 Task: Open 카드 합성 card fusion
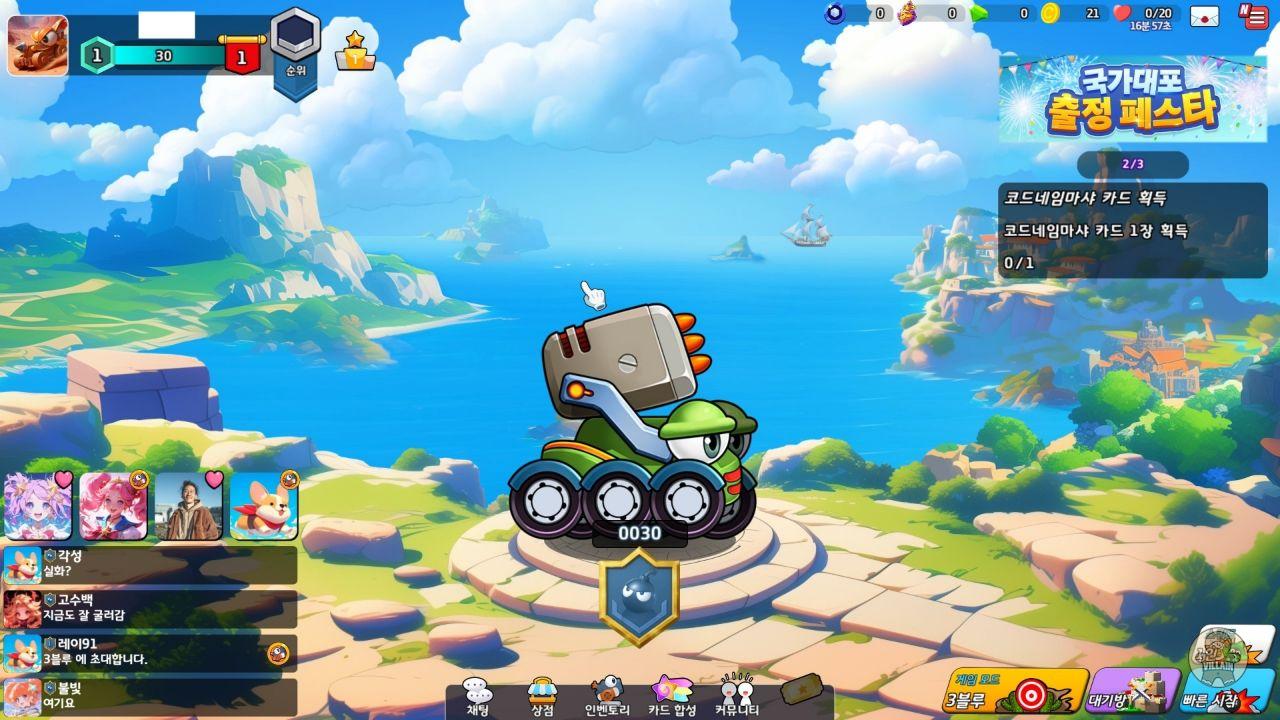[x=671, y=696]
